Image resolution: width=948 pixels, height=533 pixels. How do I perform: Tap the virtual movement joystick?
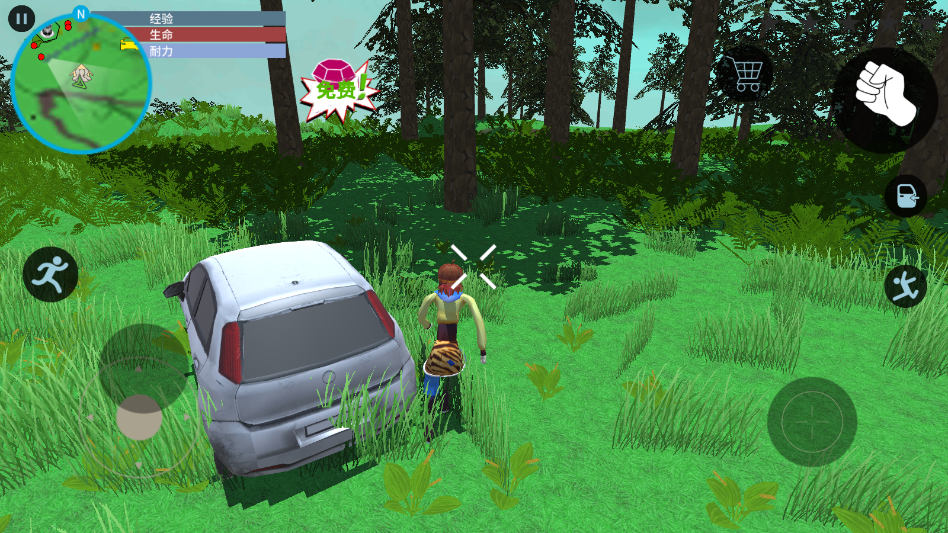tap(140, 417)
